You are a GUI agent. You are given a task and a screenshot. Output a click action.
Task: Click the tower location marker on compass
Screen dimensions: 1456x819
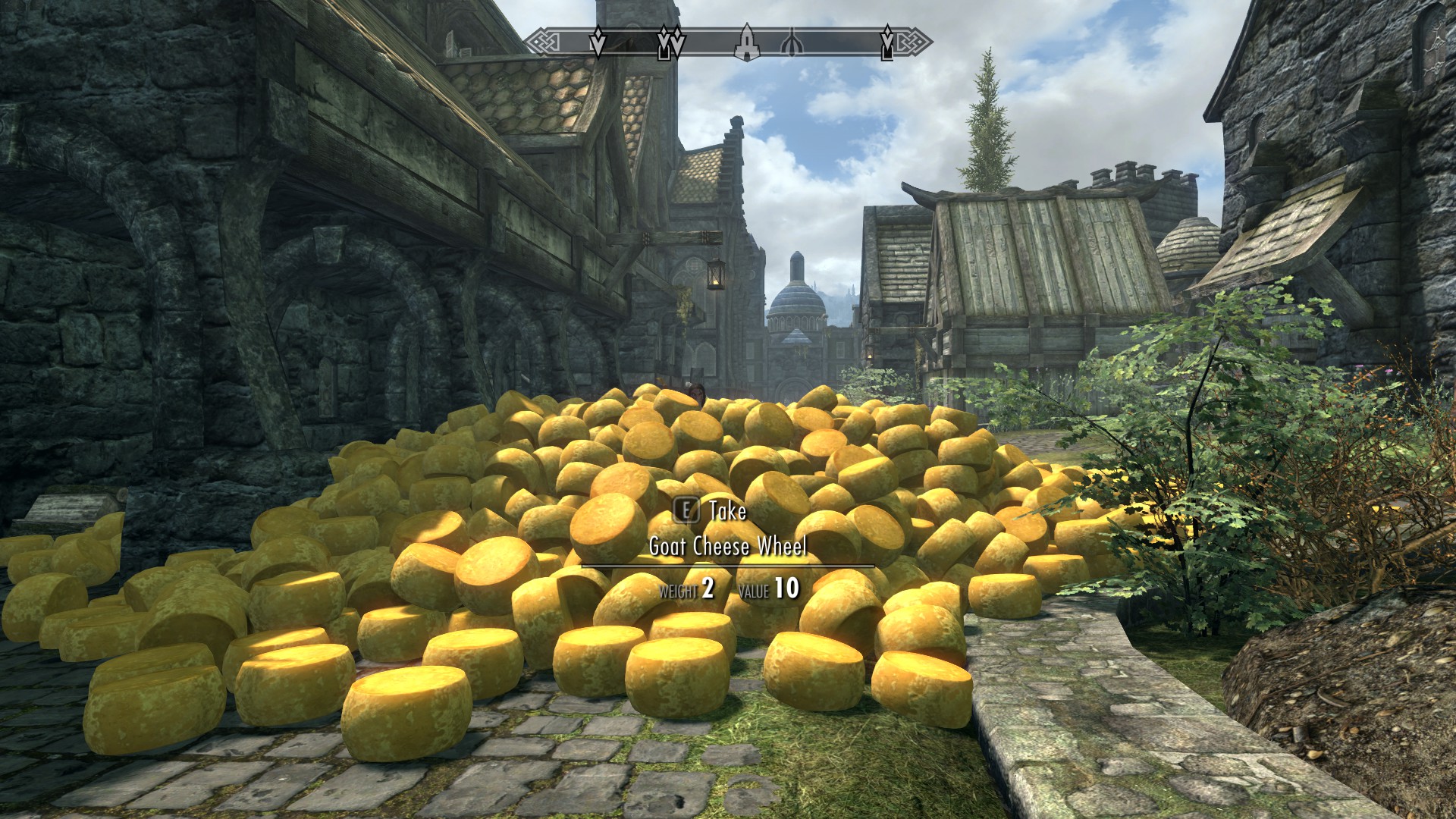[746, 42]
